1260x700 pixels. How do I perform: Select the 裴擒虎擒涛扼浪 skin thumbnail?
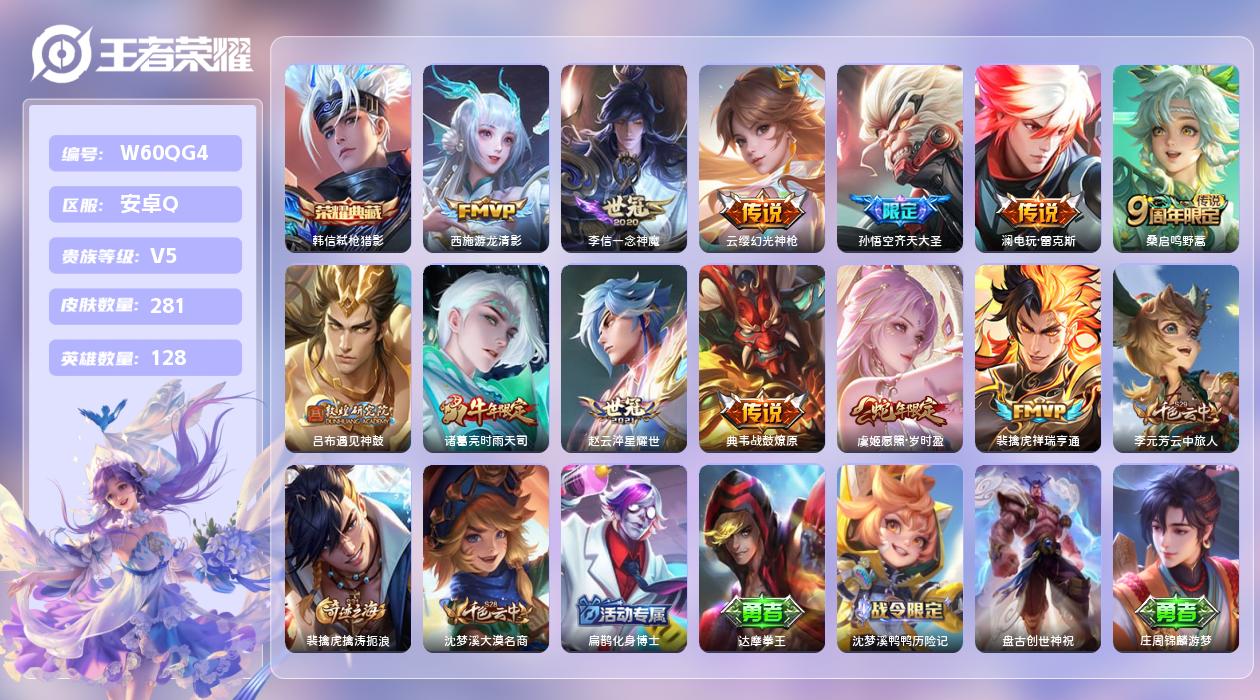coord(348,558)
